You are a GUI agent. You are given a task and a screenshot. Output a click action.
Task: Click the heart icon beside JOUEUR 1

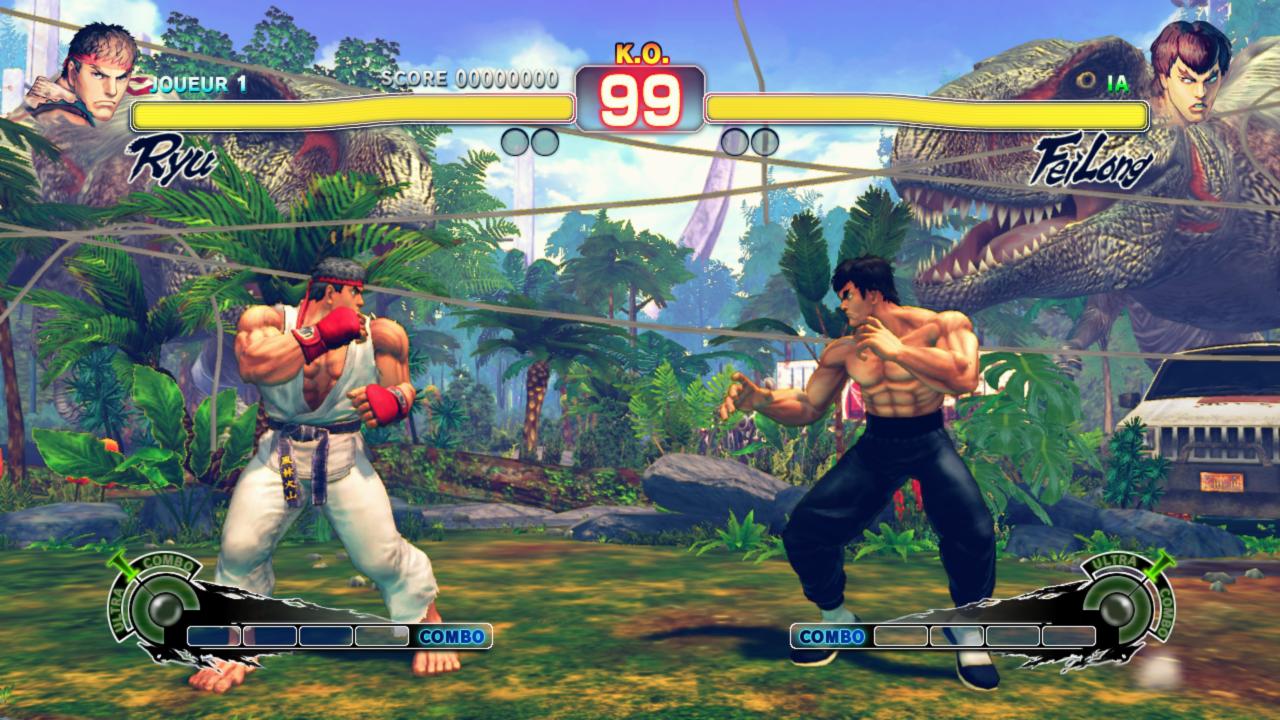click(x=138, y=85)
